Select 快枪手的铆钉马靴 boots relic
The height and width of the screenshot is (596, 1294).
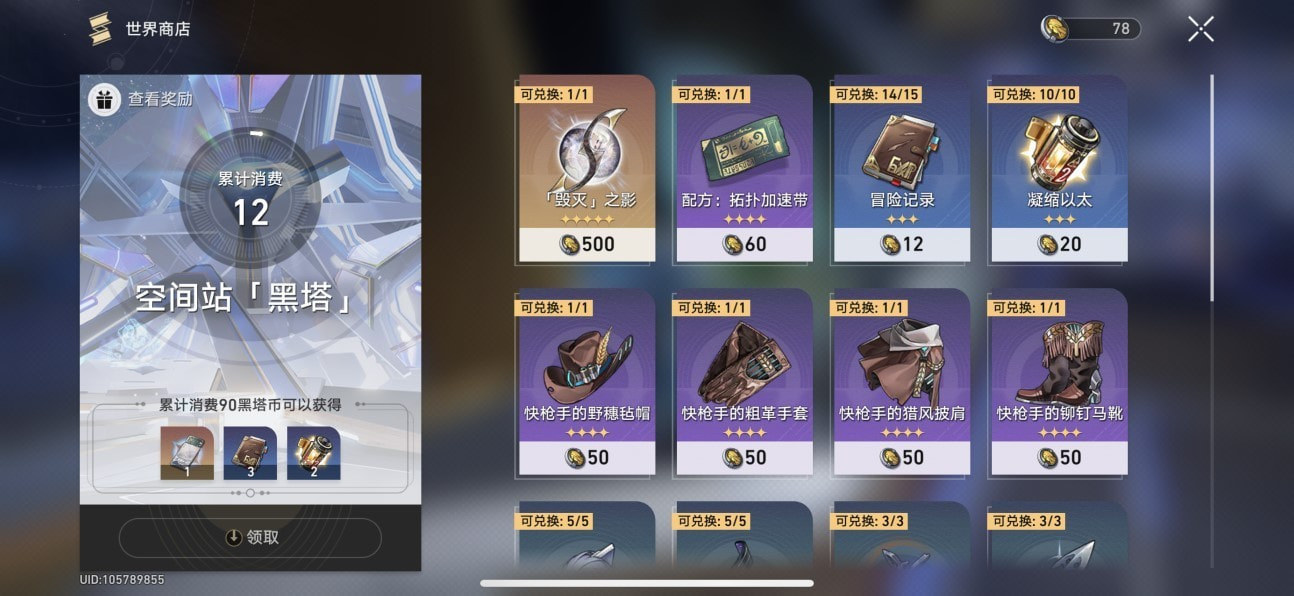pyautogui.click(x=1058, y=381)
